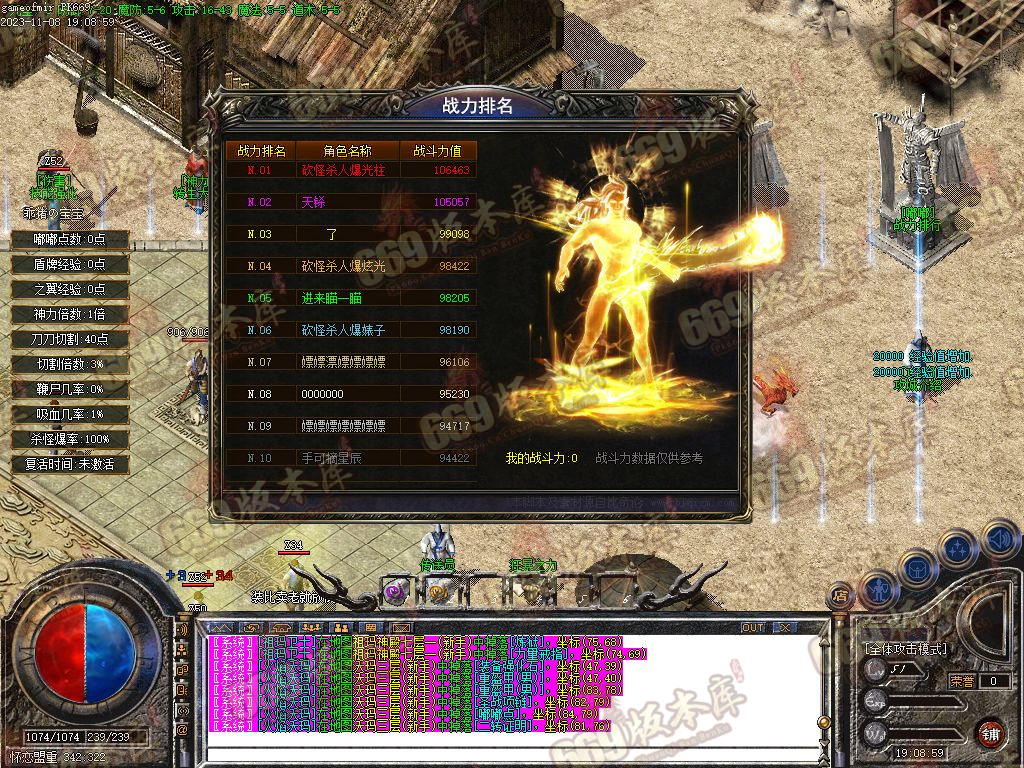Viewport: 1024px width, 768px height.
Task: Select the @ private chat channel icon
Action: [x=183, y=730]
